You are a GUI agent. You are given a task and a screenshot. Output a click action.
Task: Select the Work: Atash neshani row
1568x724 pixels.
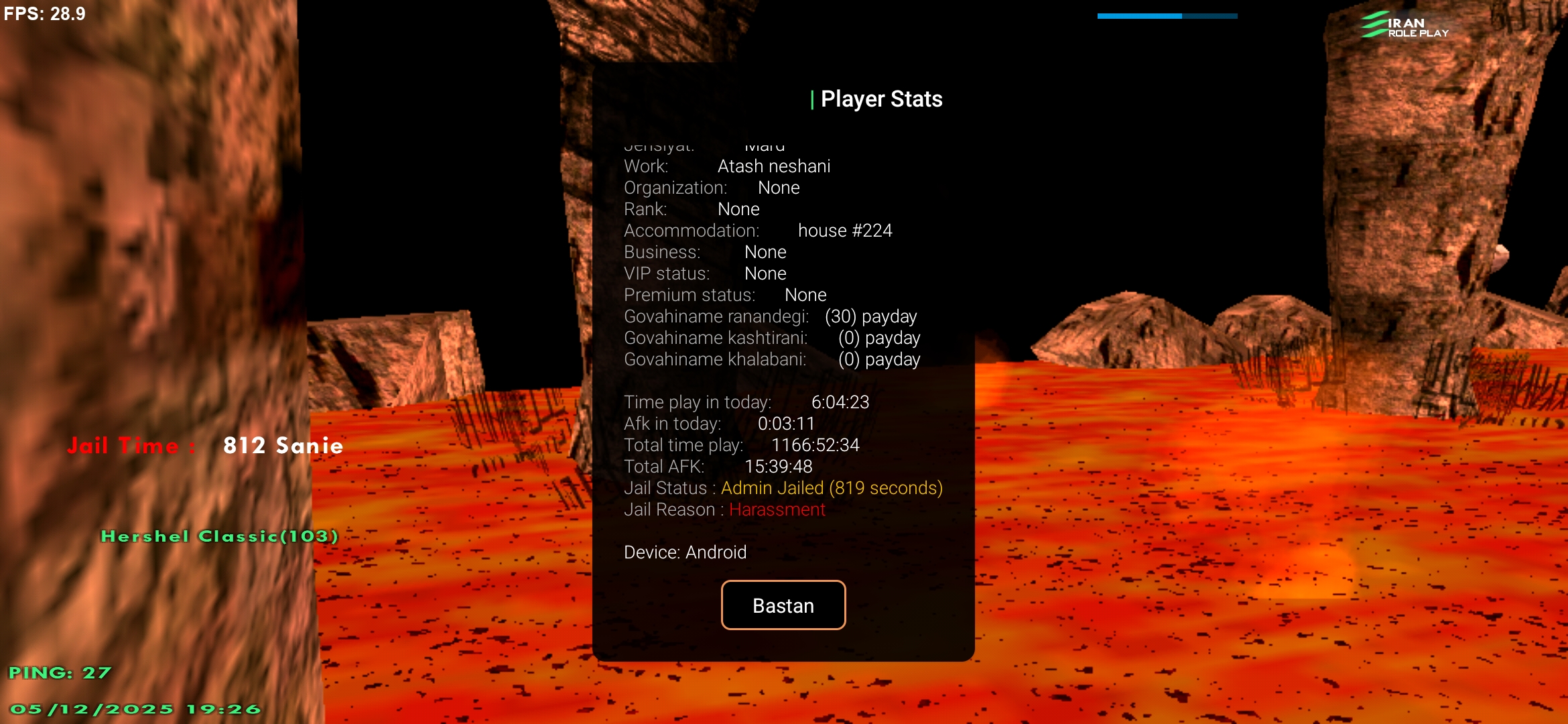pyautogui.click(x=727, y=166)
